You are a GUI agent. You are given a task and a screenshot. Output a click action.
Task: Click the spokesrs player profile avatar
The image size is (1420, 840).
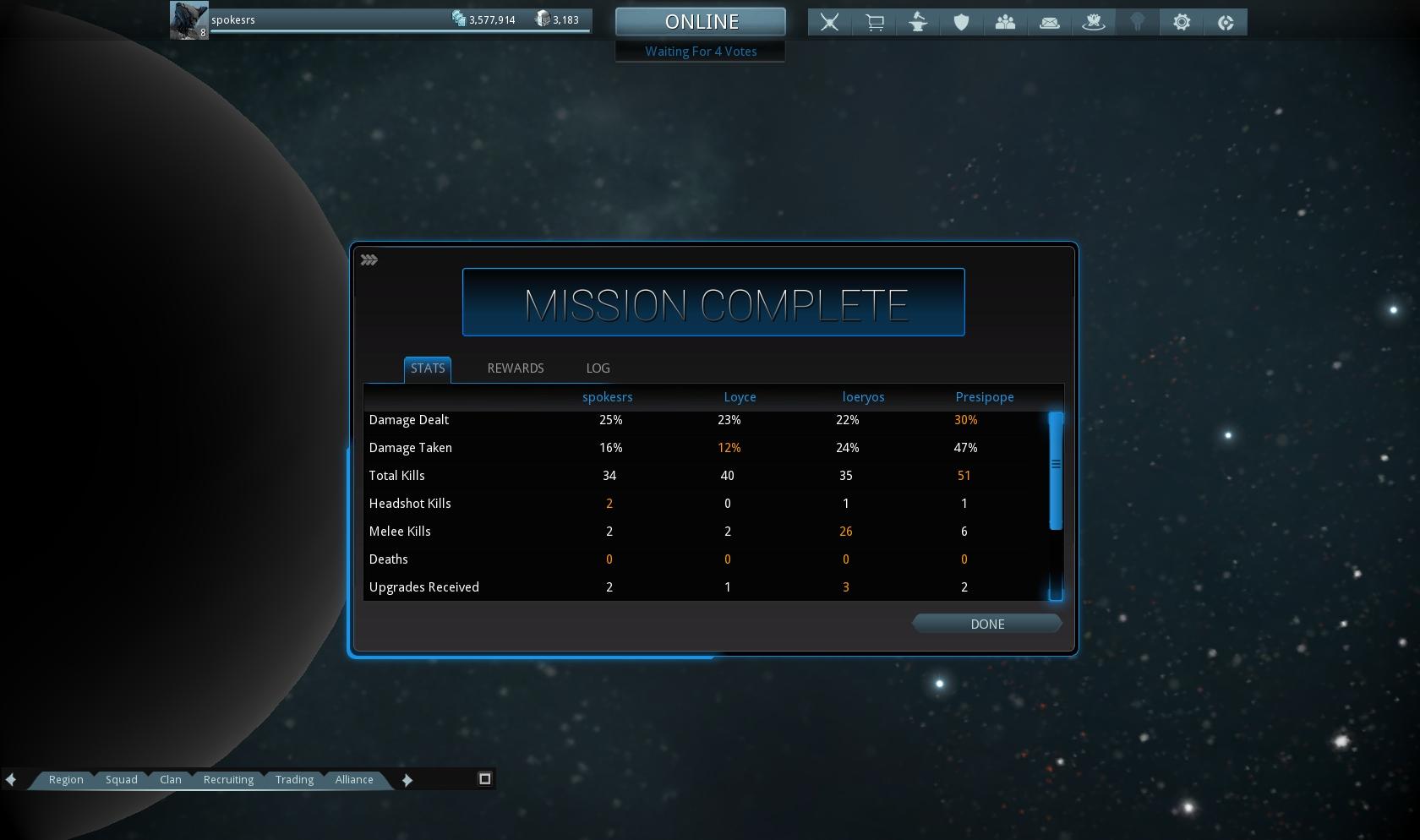(x=188, y=20)
